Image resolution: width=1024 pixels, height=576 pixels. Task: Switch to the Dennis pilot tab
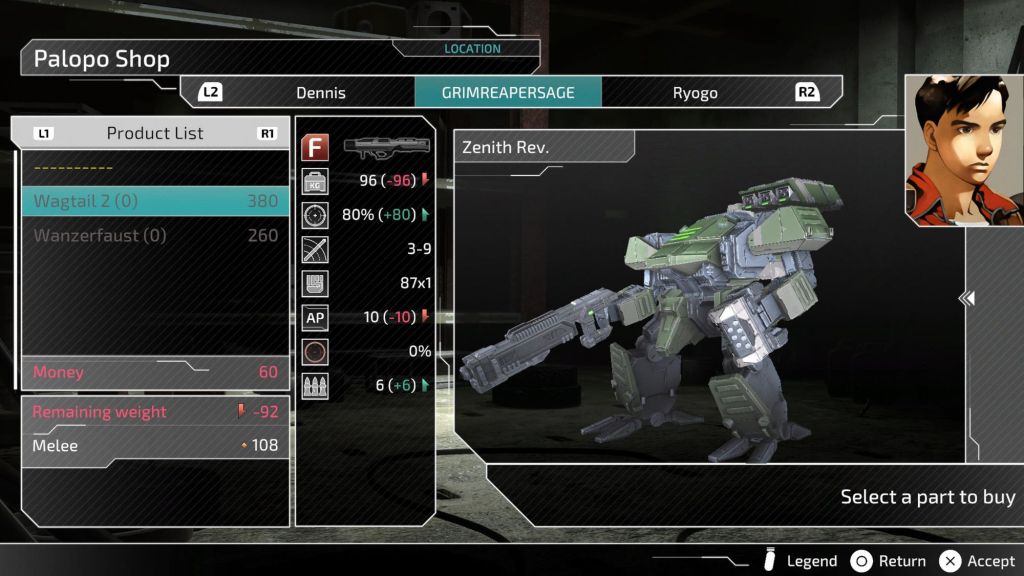pyautogui.click(x=320, y=93)
